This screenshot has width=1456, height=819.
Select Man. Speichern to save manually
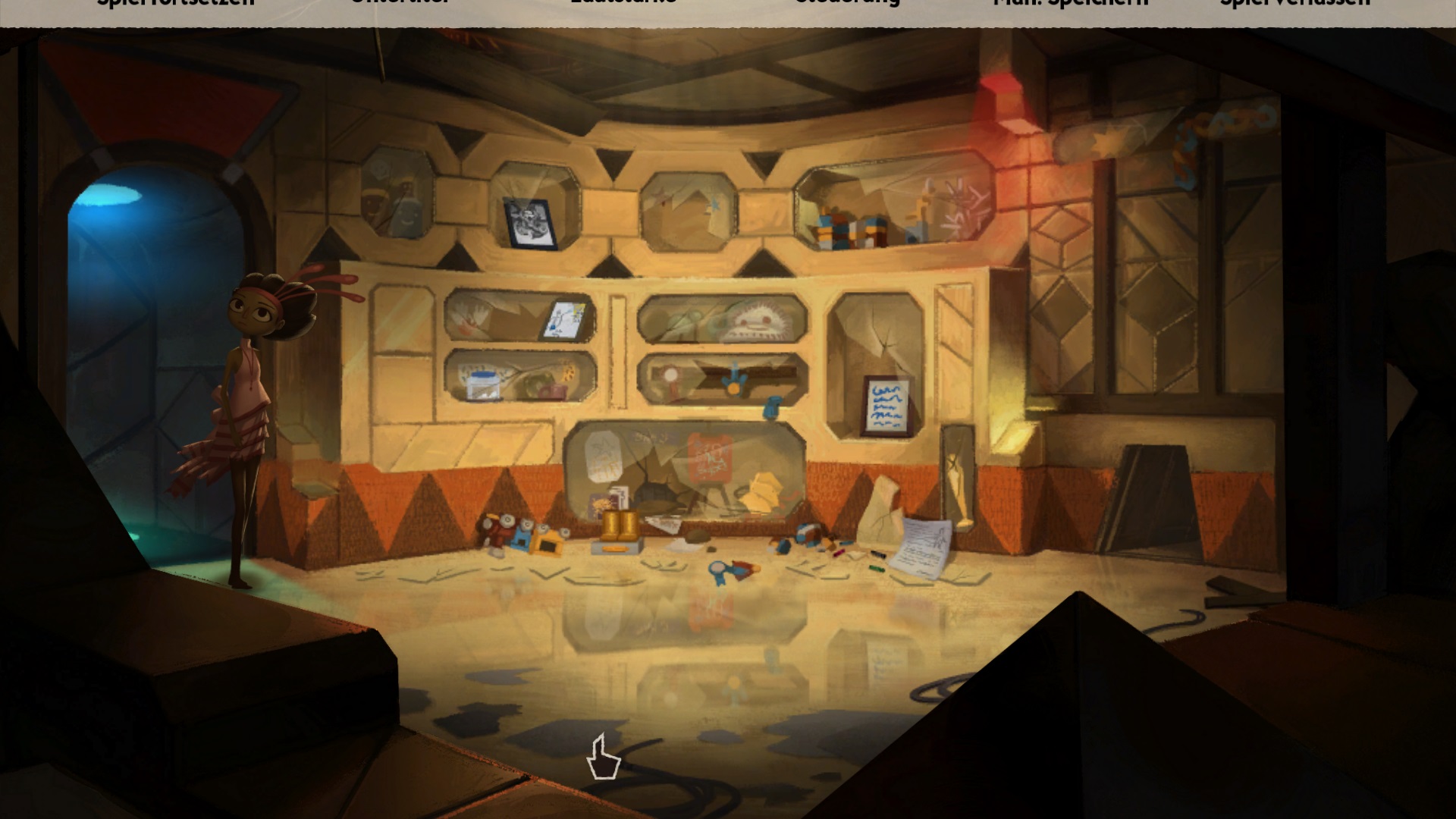(x=1071, y=4)
